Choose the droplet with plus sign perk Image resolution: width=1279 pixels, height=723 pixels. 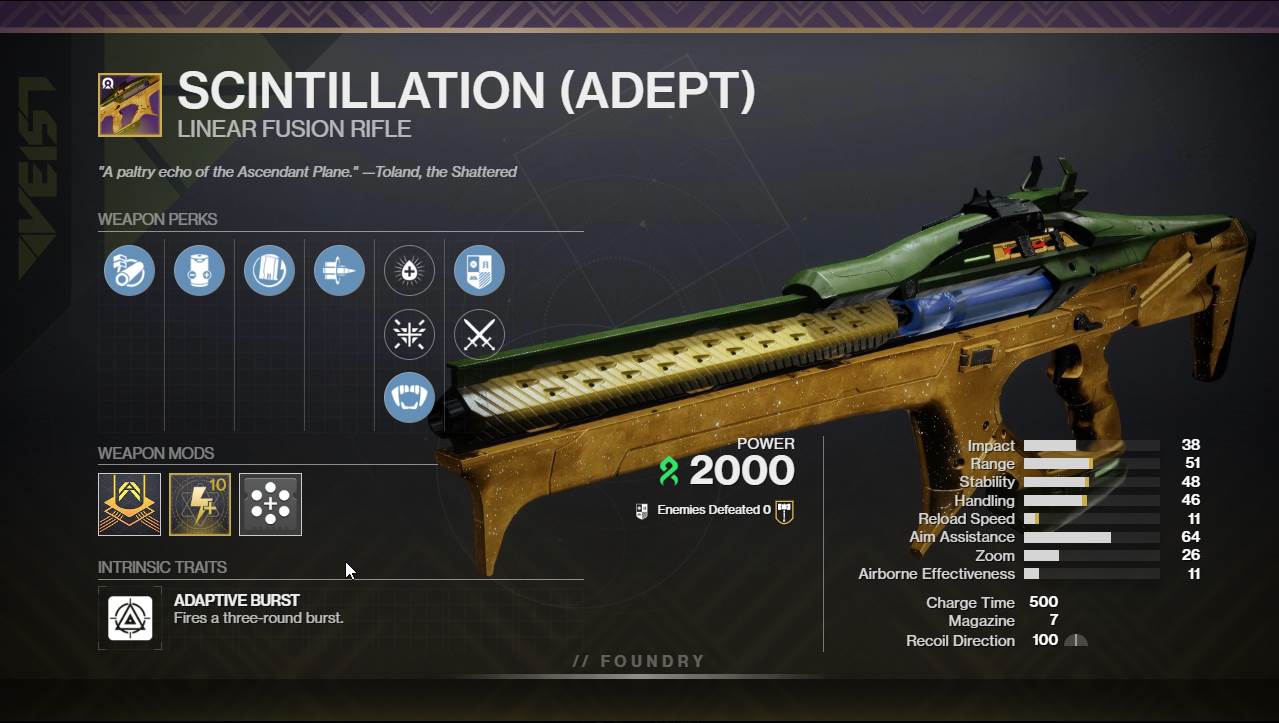409,271
